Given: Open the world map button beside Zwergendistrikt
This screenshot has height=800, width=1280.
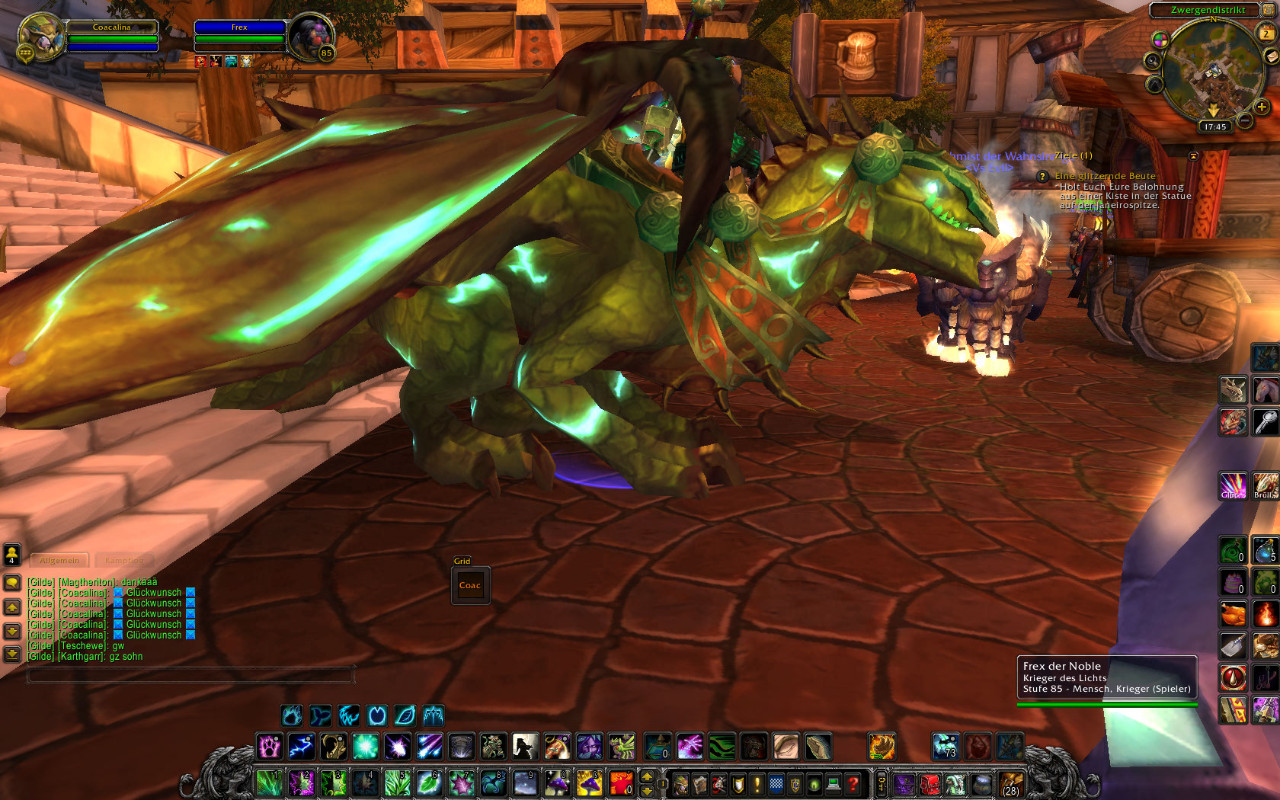Looking at the screenshot, I should 1267,10.
